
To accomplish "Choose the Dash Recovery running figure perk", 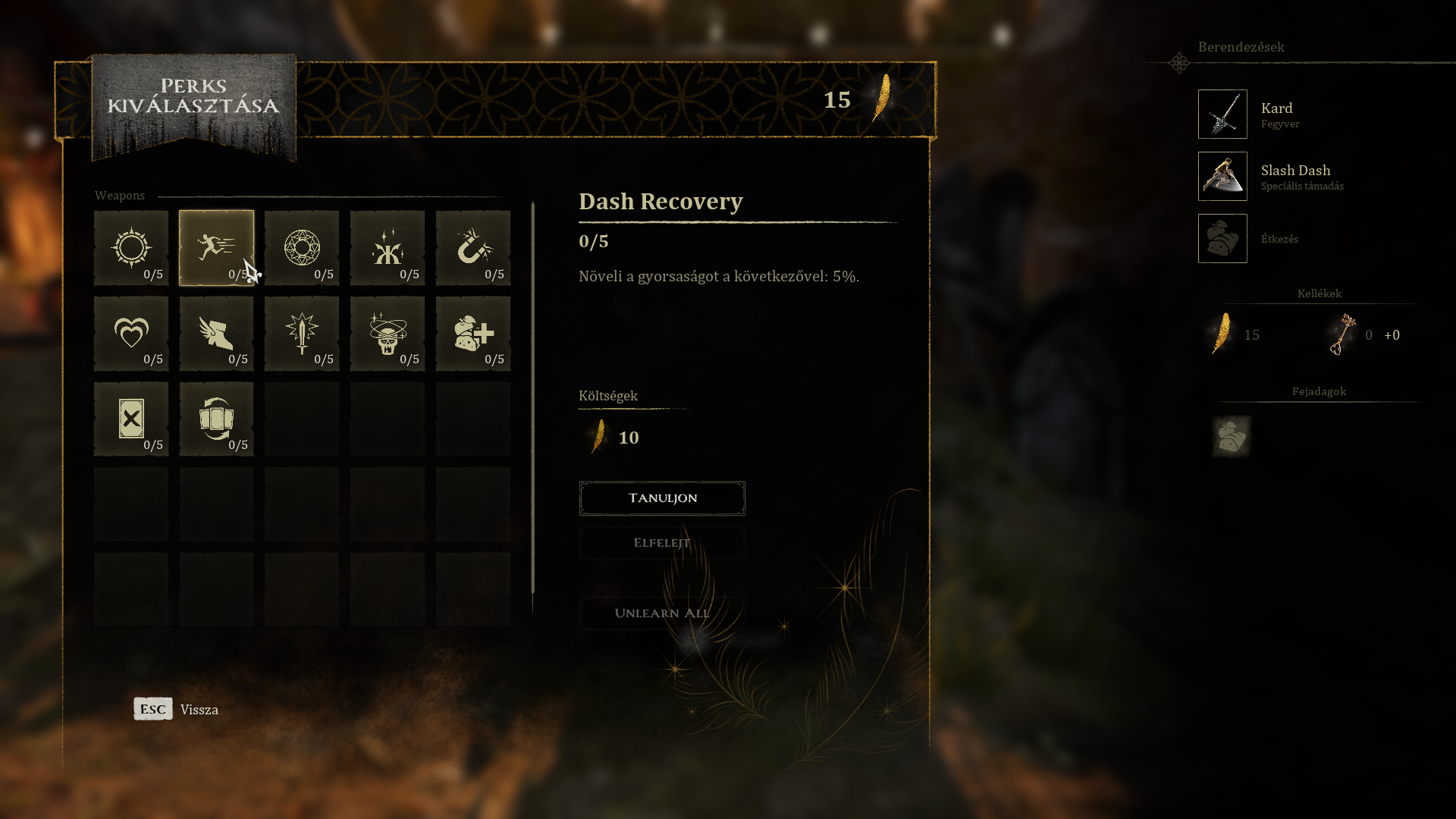I will (x=216, y=248).
